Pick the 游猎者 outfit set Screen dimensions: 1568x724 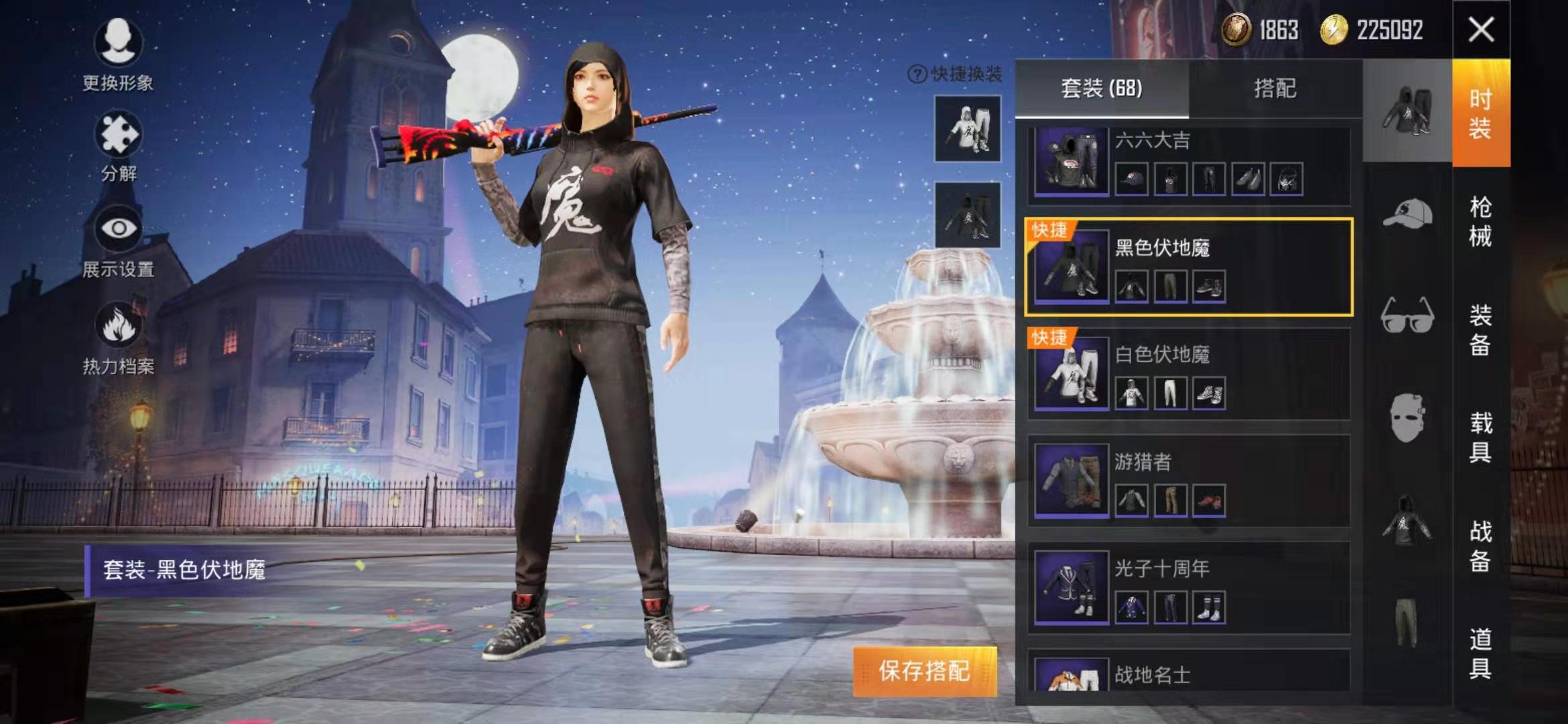pos(1189,481)
